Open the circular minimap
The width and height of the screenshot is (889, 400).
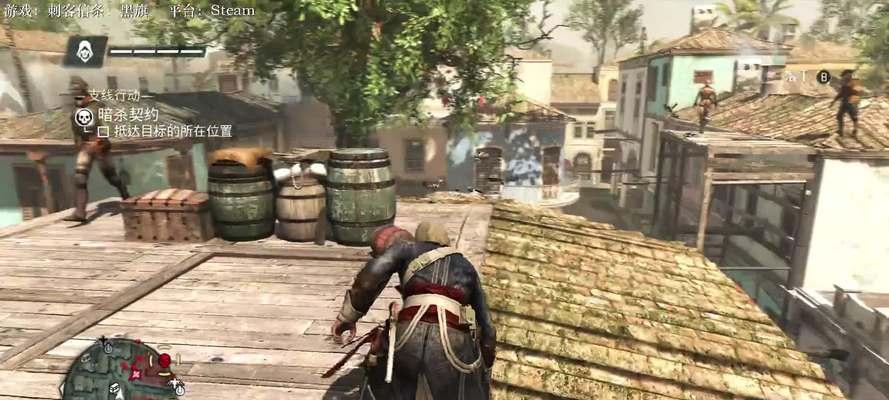click(x=120, y=371)
